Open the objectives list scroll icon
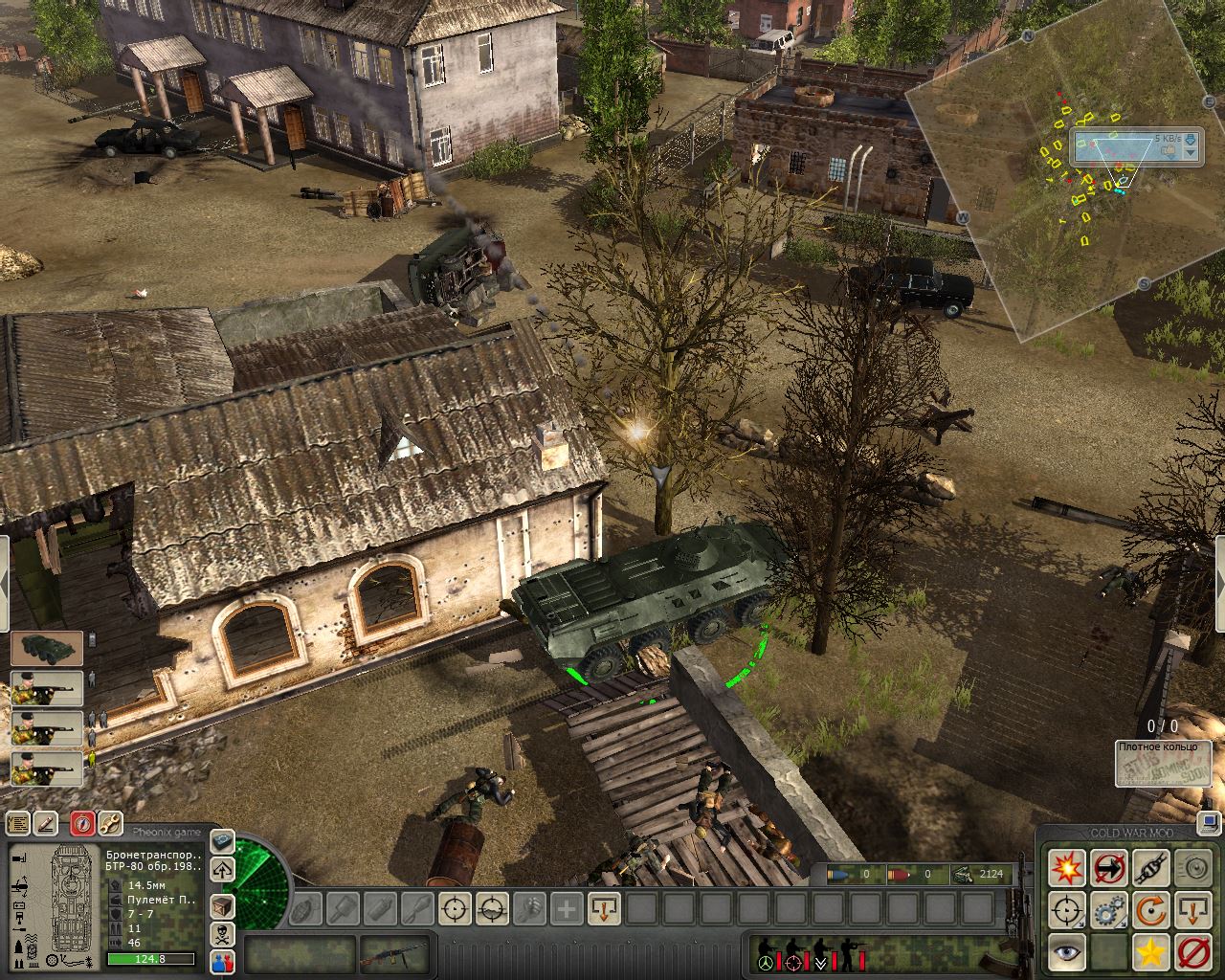This screenshot has height=980, width=1225. (18, 823)
